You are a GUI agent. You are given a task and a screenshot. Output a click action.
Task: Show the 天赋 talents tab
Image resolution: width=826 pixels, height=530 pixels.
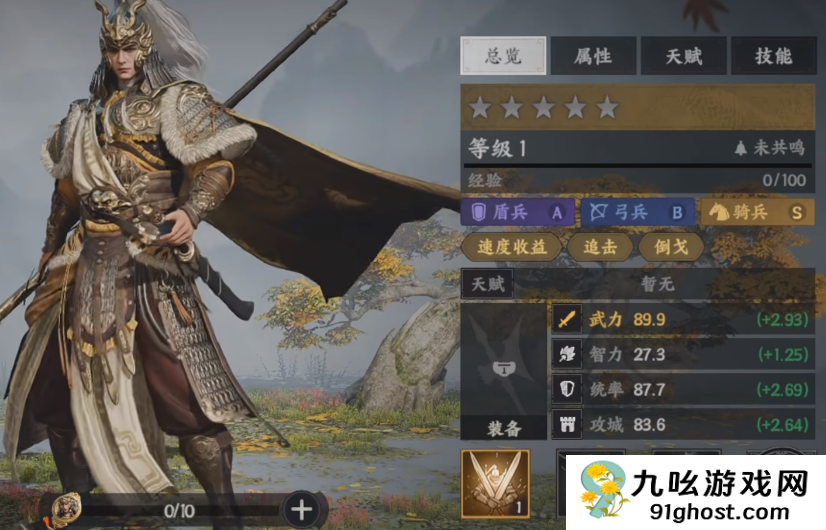(683, 56)
